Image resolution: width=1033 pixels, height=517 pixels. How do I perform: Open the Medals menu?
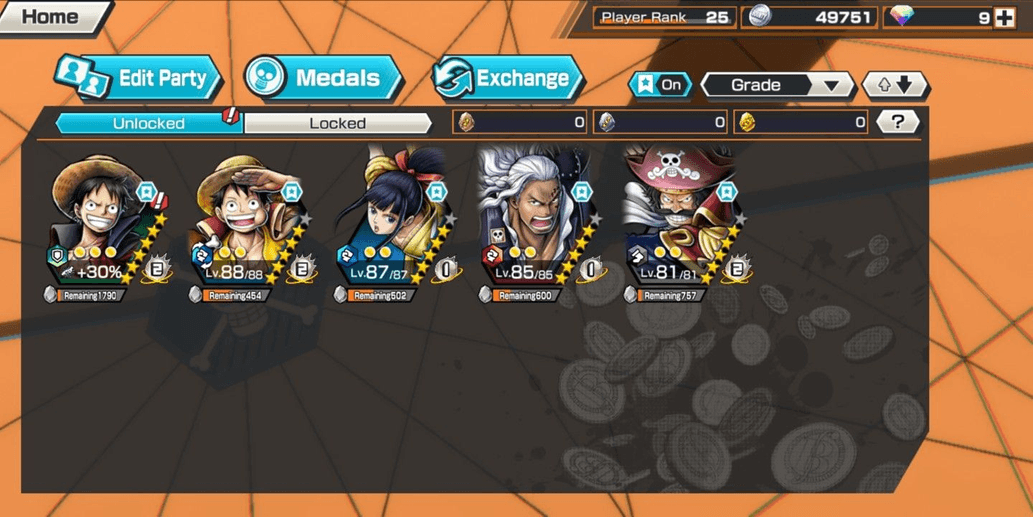tap(322, 78)
